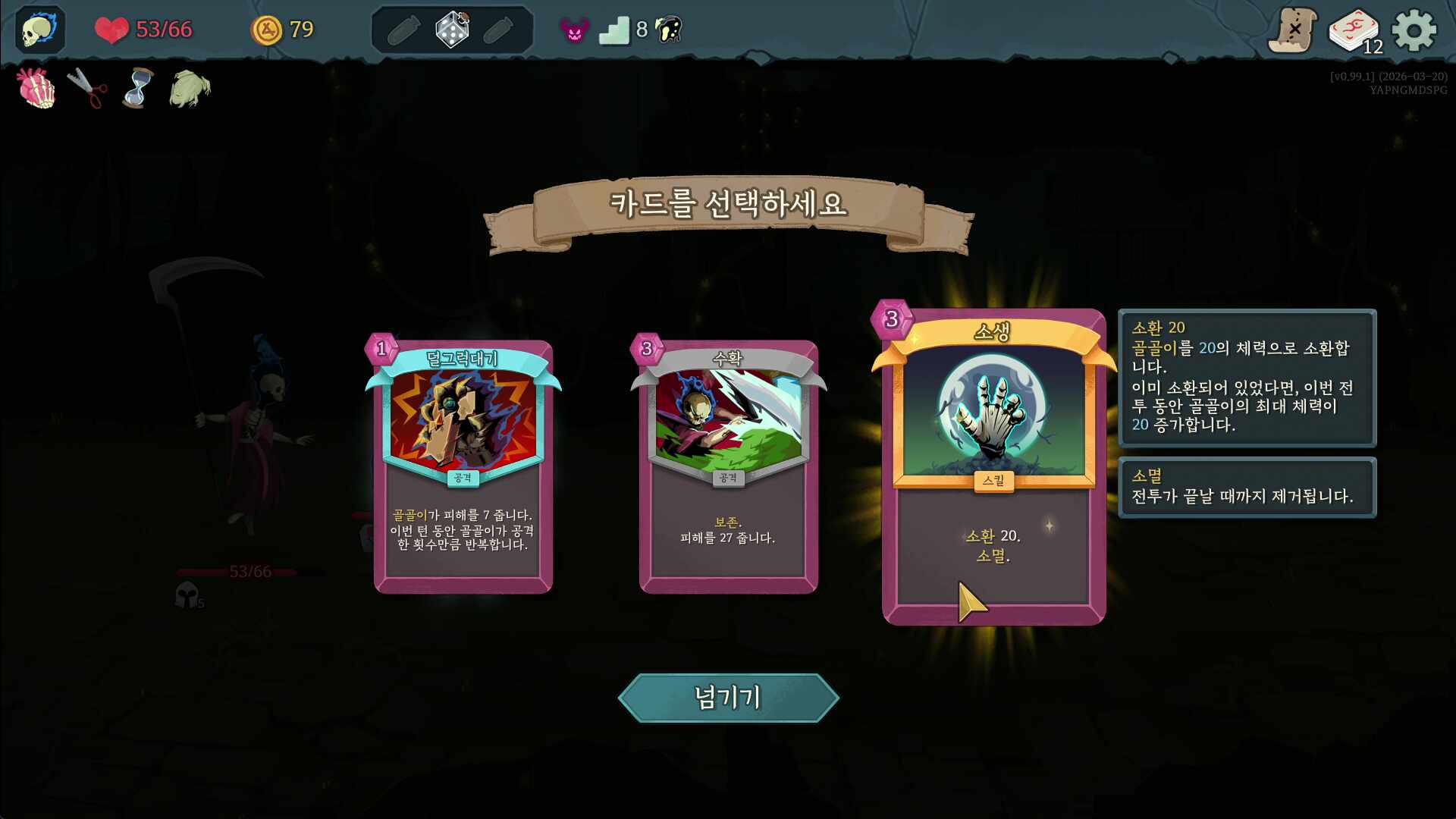Inspect the bony heart relic

pyautogui.click(x=36, y=89)
